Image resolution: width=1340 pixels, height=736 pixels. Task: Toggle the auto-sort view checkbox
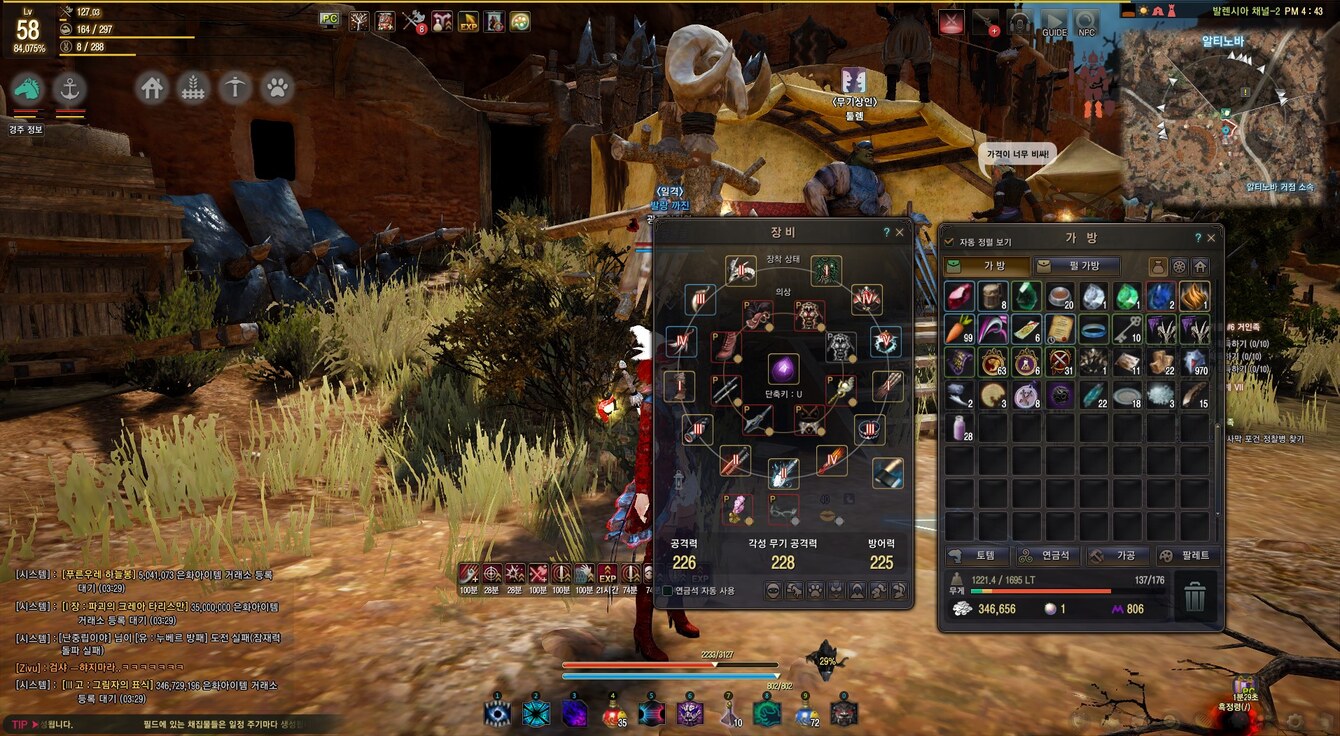pos(949,241)
